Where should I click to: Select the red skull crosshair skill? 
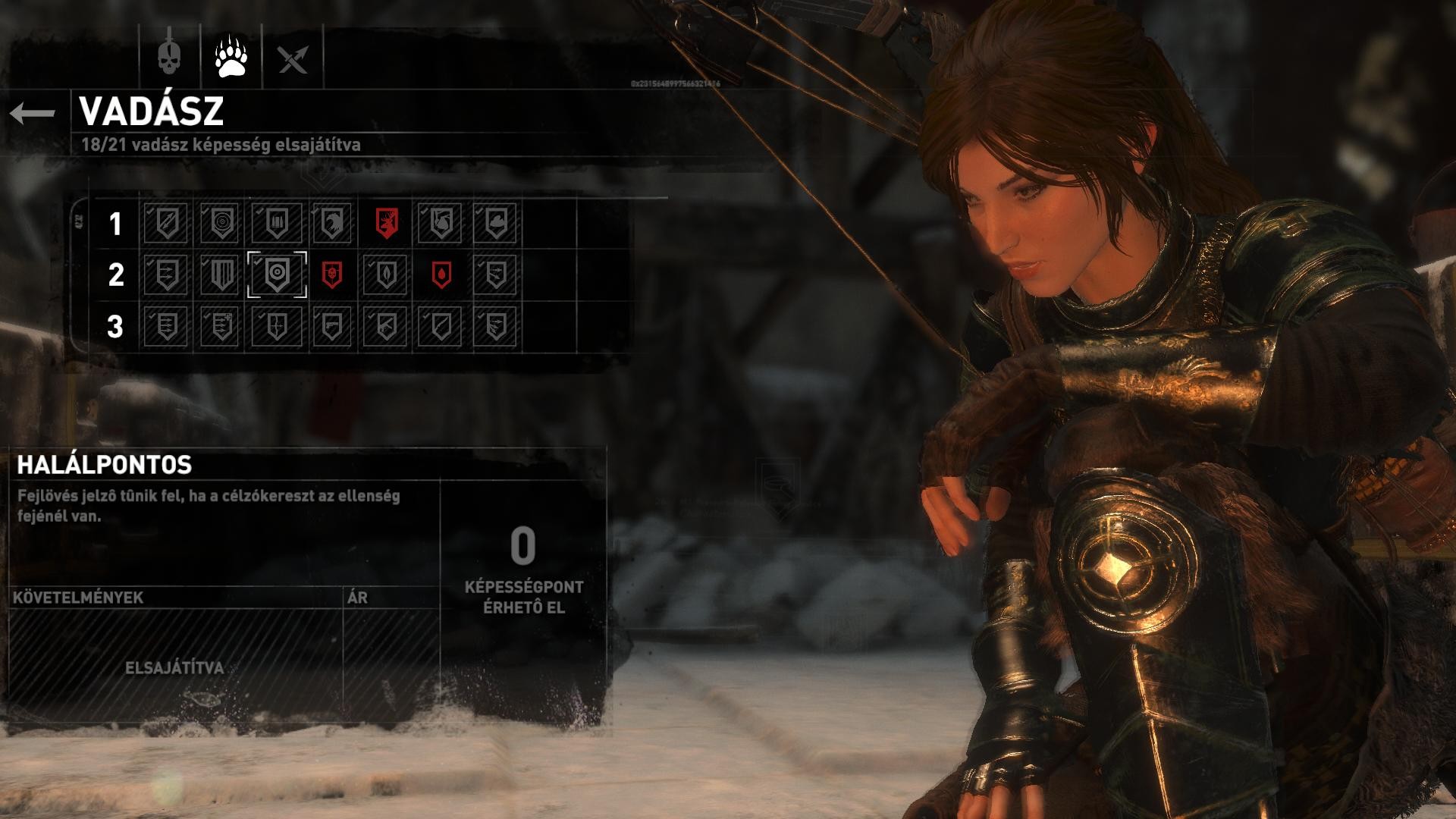coord(331,275)
